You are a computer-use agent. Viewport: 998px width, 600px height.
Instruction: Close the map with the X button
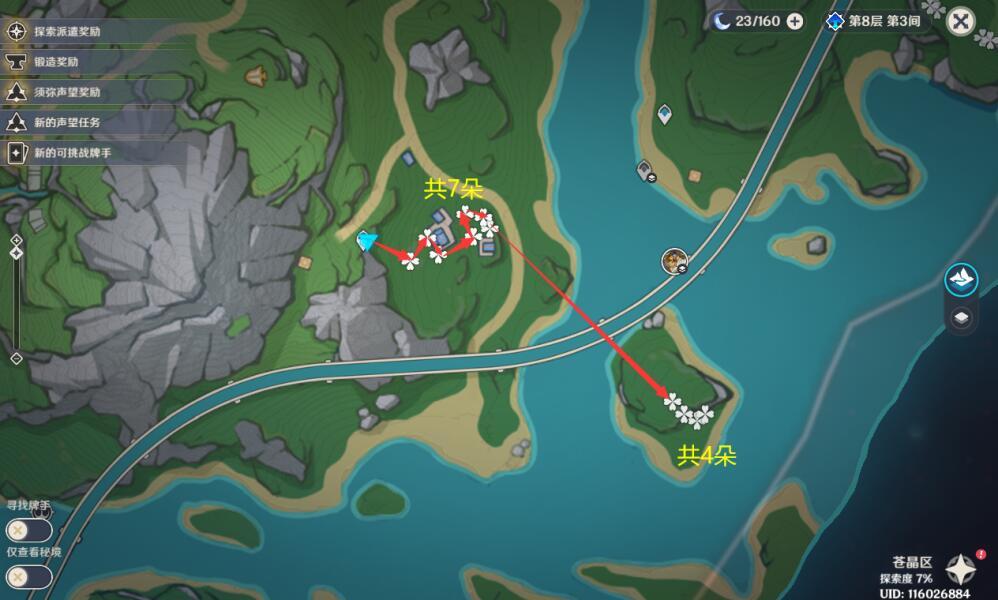click(960, 21)
